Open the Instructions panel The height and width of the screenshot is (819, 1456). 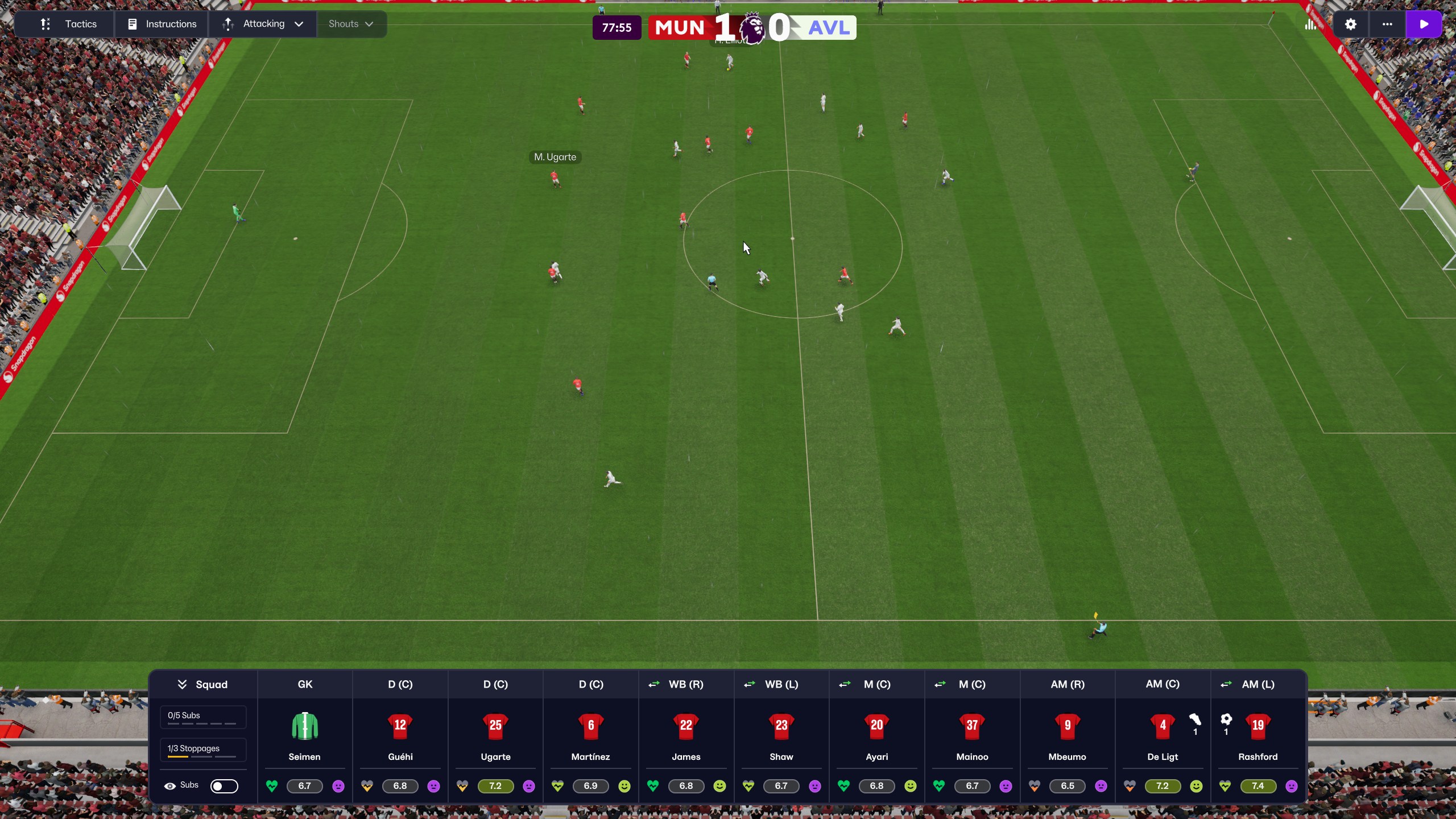coord(162,24)
